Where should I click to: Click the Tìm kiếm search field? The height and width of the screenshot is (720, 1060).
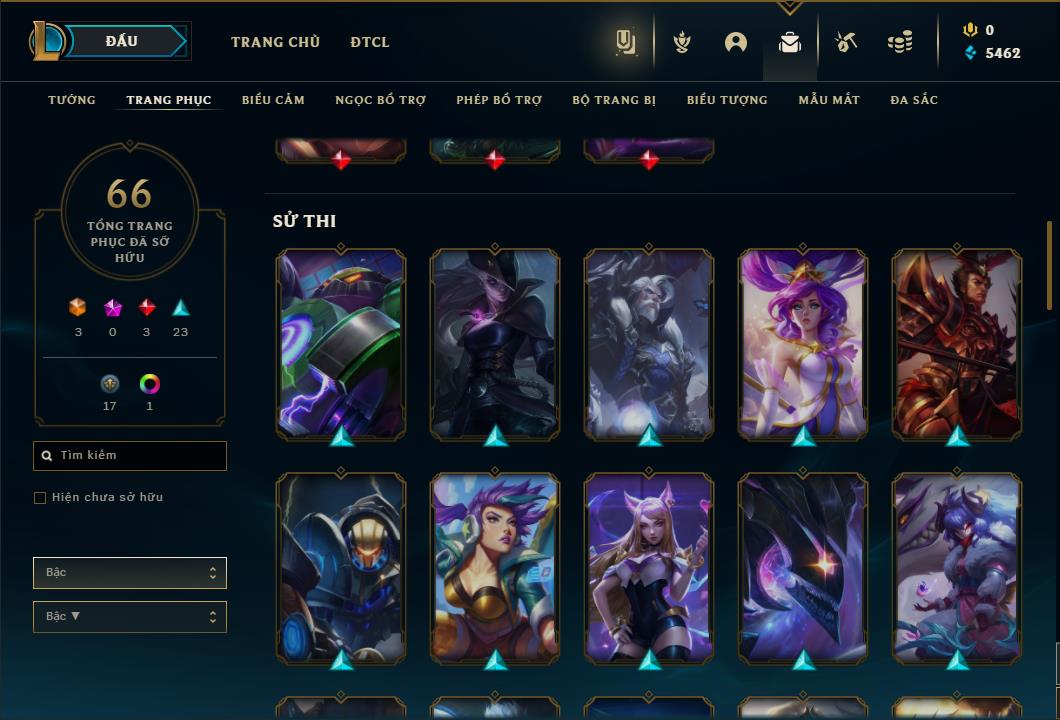click(130, 456)
